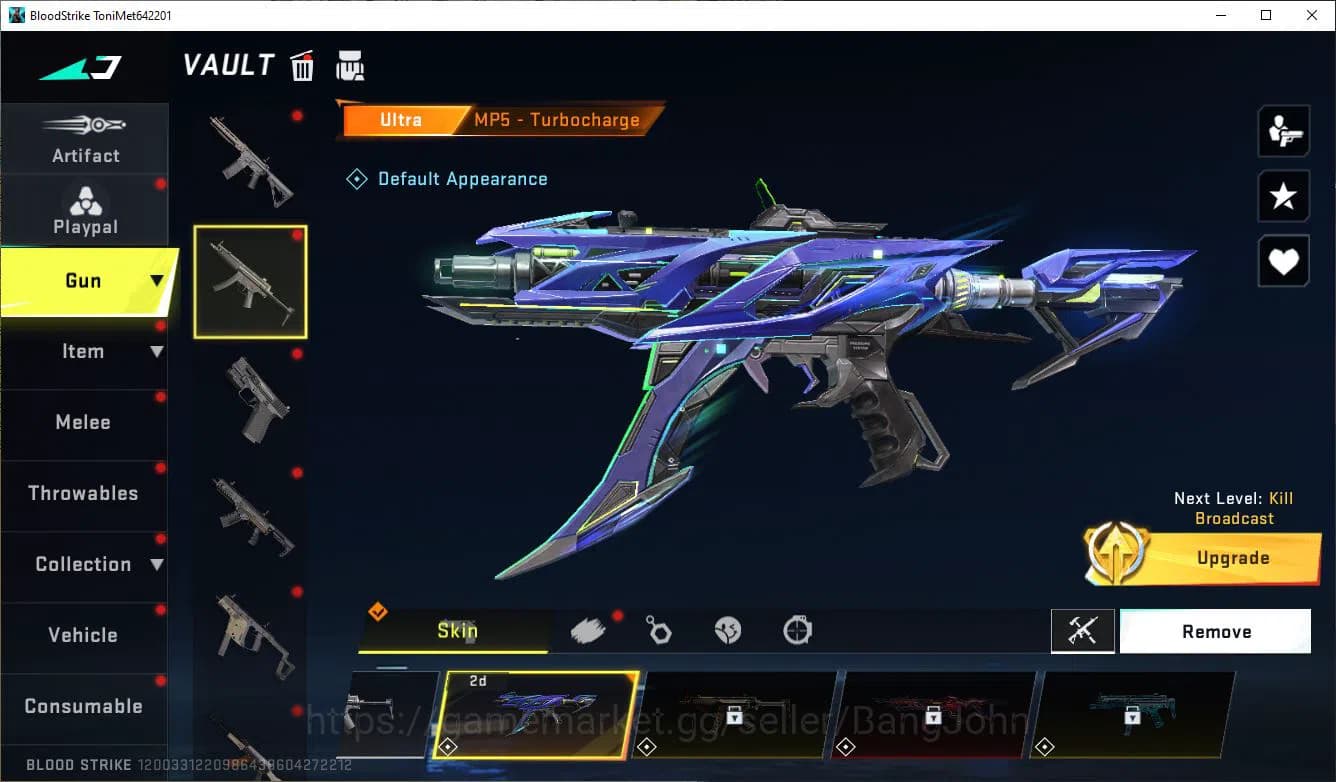
Task: Open the sticker customization icon
Action: (727, 629)
